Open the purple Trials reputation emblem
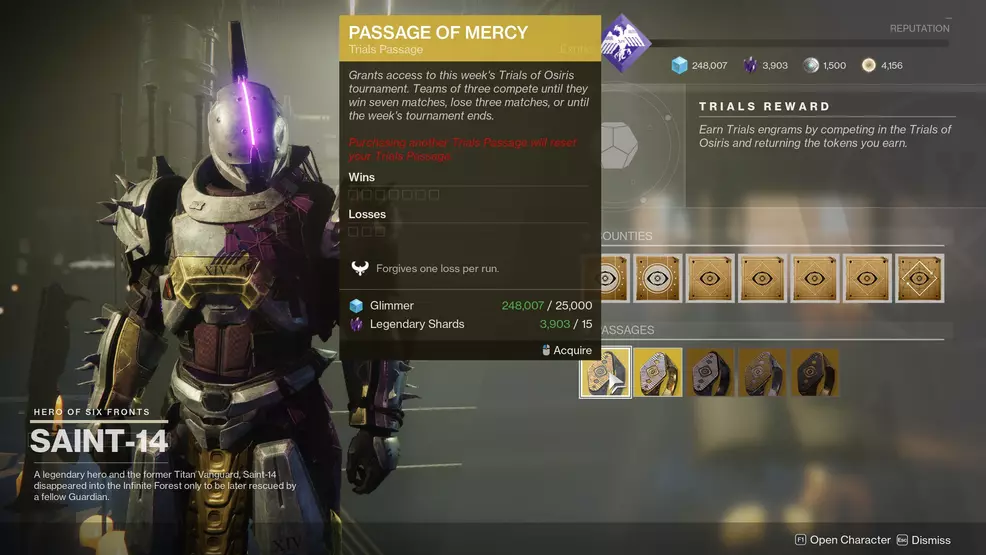This screenshot has height=555, width=986. click(625, 42)
